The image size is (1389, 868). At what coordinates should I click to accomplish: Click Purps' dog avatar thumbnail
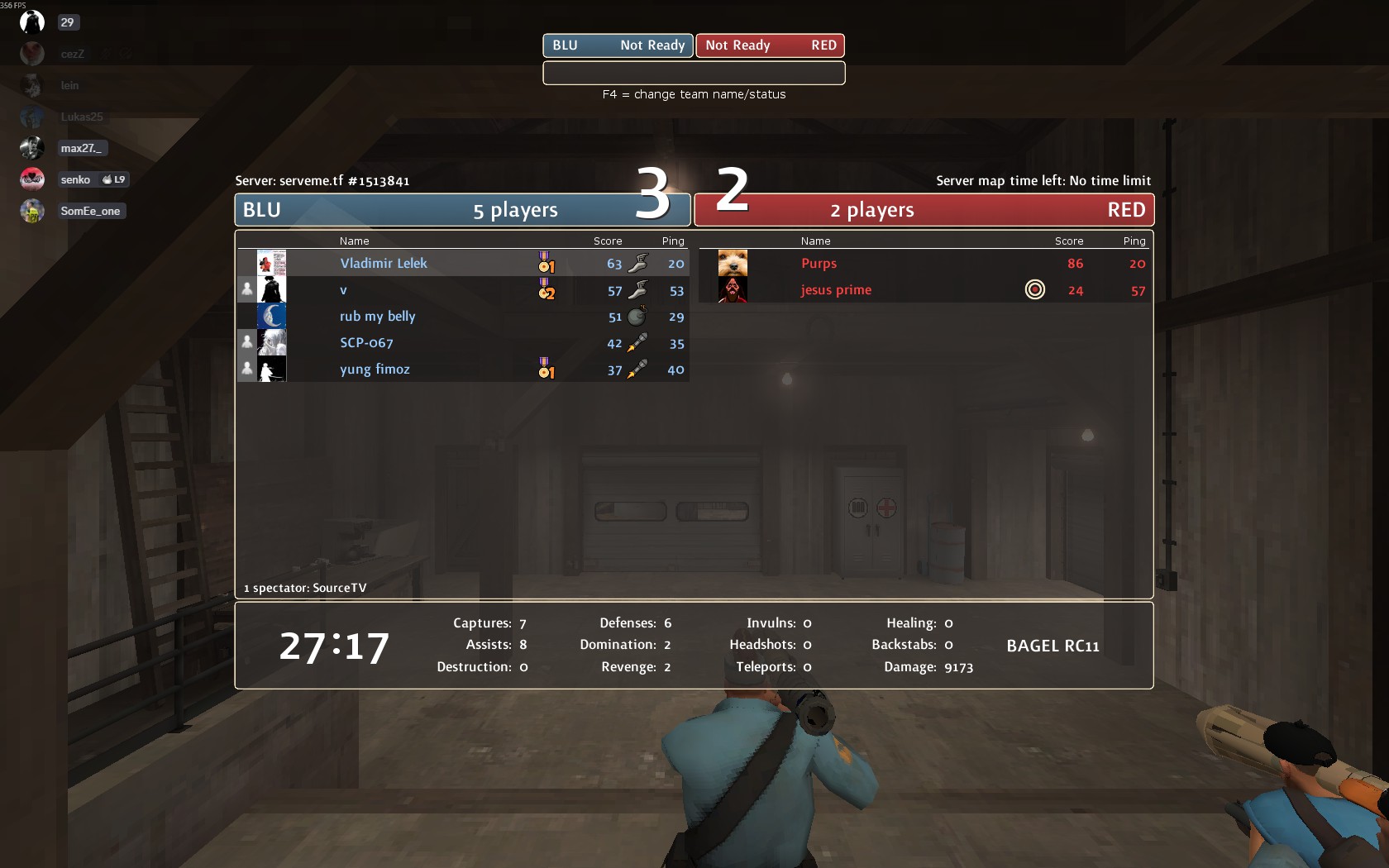pos(733,264)
